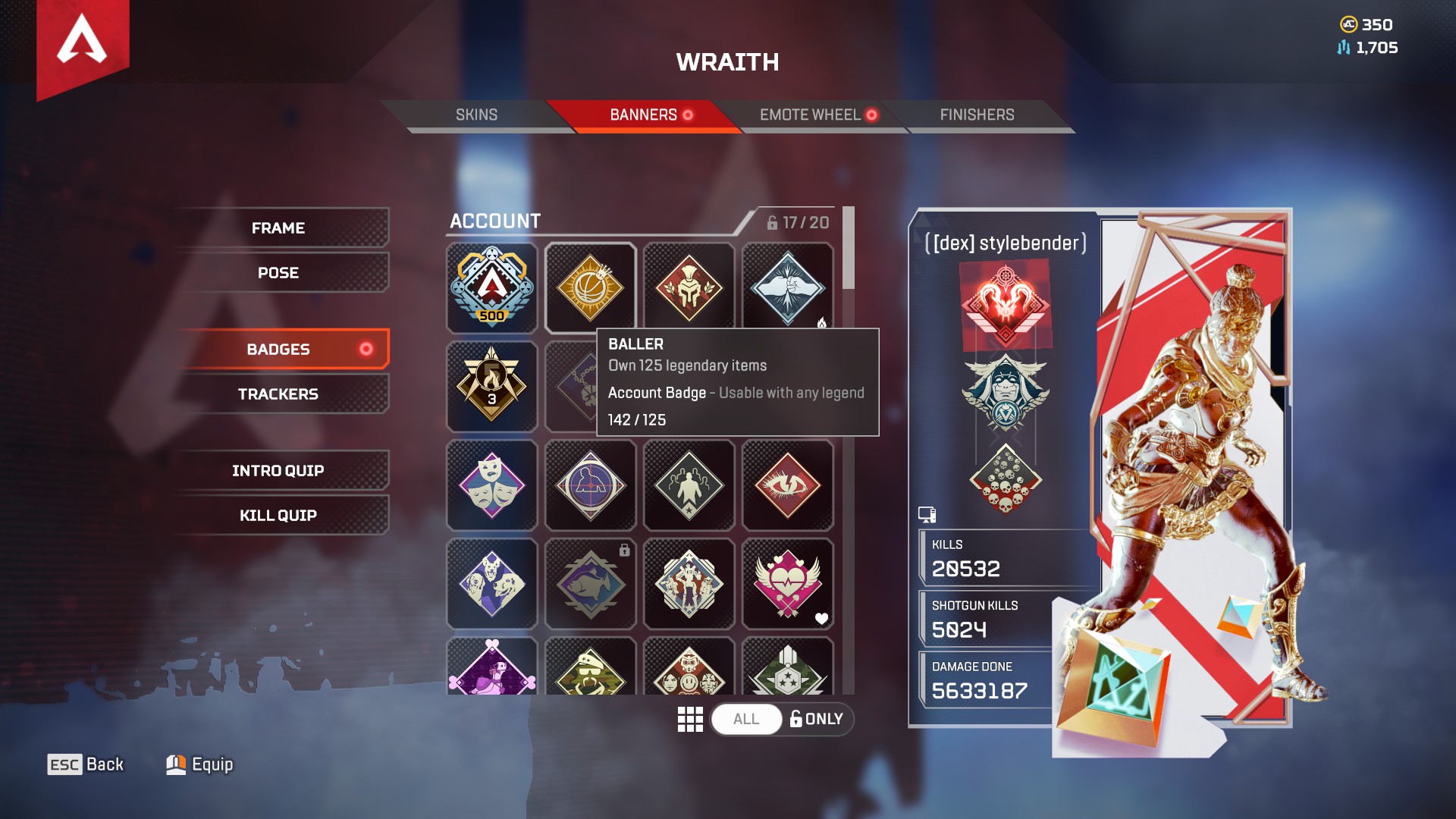Select the pink winged heart badge

tap(789, 584)
